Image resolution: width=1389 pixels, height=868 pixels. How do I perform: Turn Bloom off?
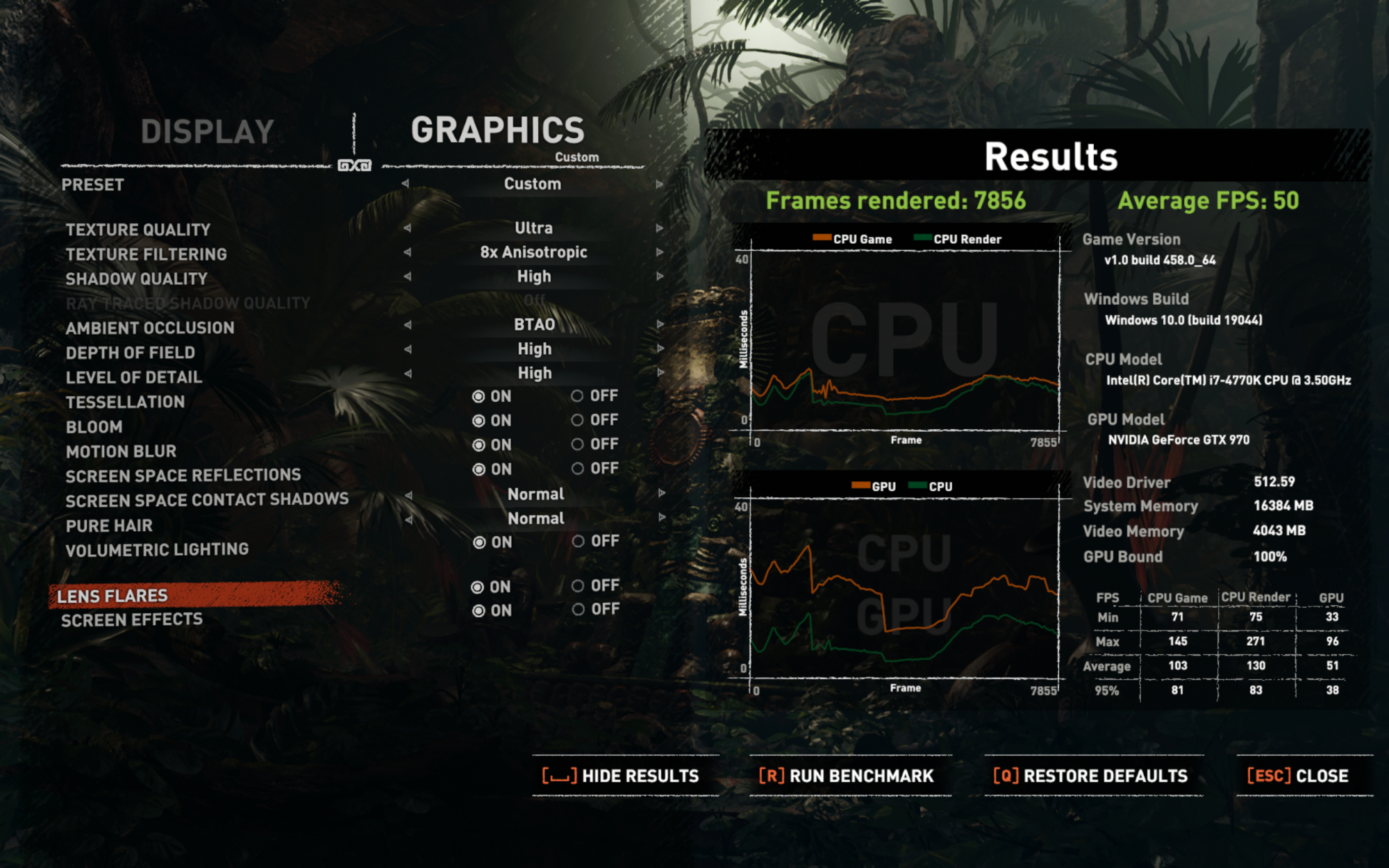579,419
